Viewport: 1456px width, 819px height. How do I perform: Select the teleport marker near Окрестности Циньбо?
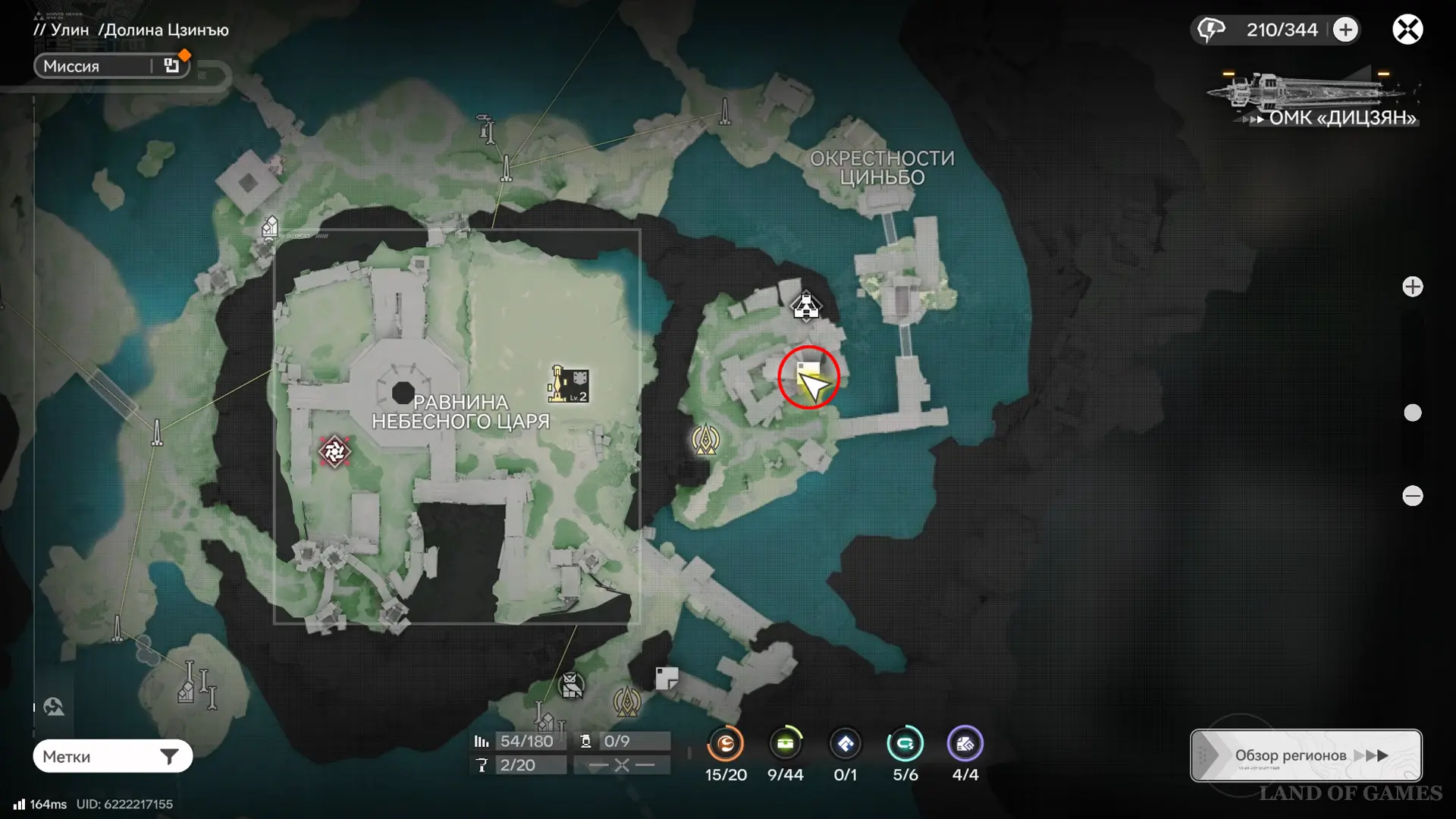click(805, 306)
